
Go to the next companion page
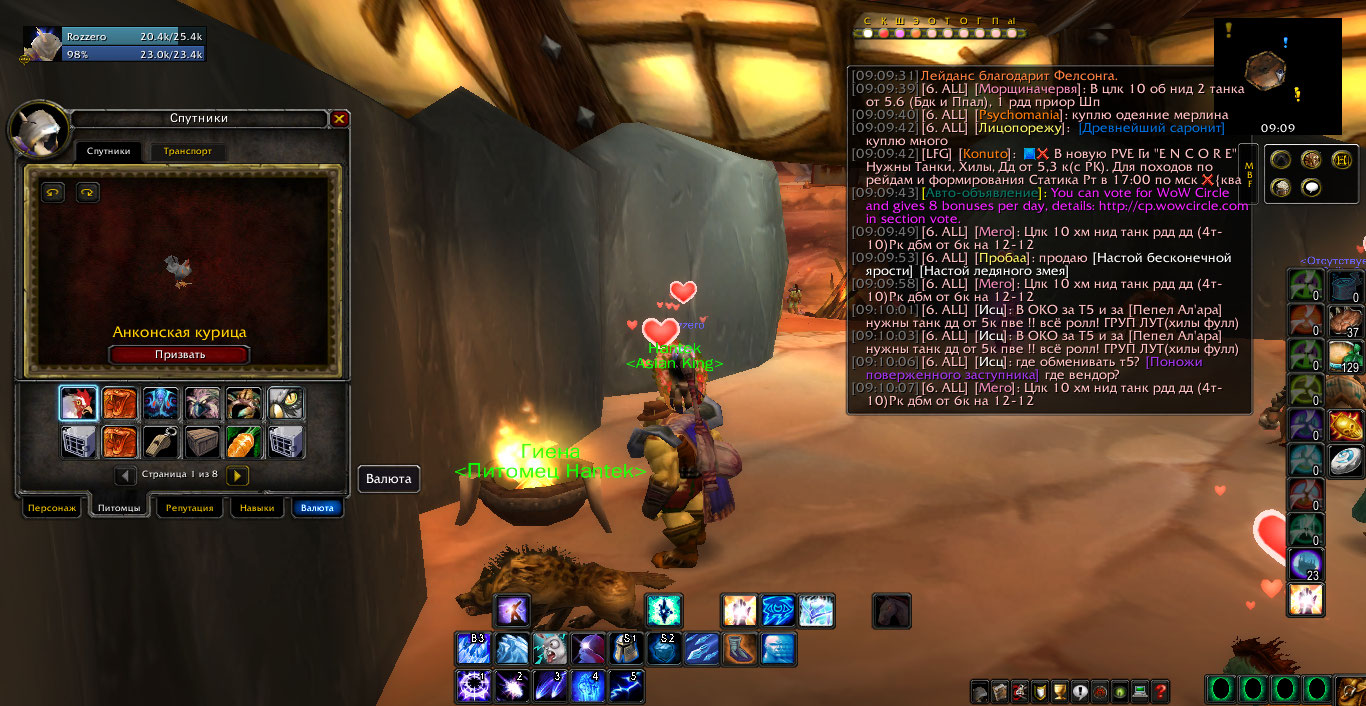point(237,476)
